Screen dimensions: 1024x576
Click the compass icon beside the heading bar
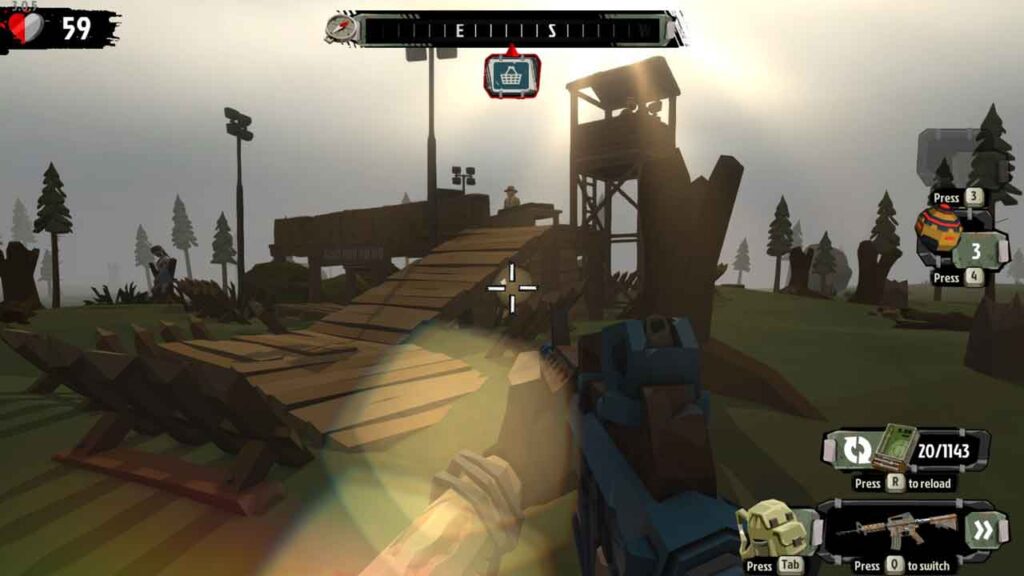click(x=341, y=27)
